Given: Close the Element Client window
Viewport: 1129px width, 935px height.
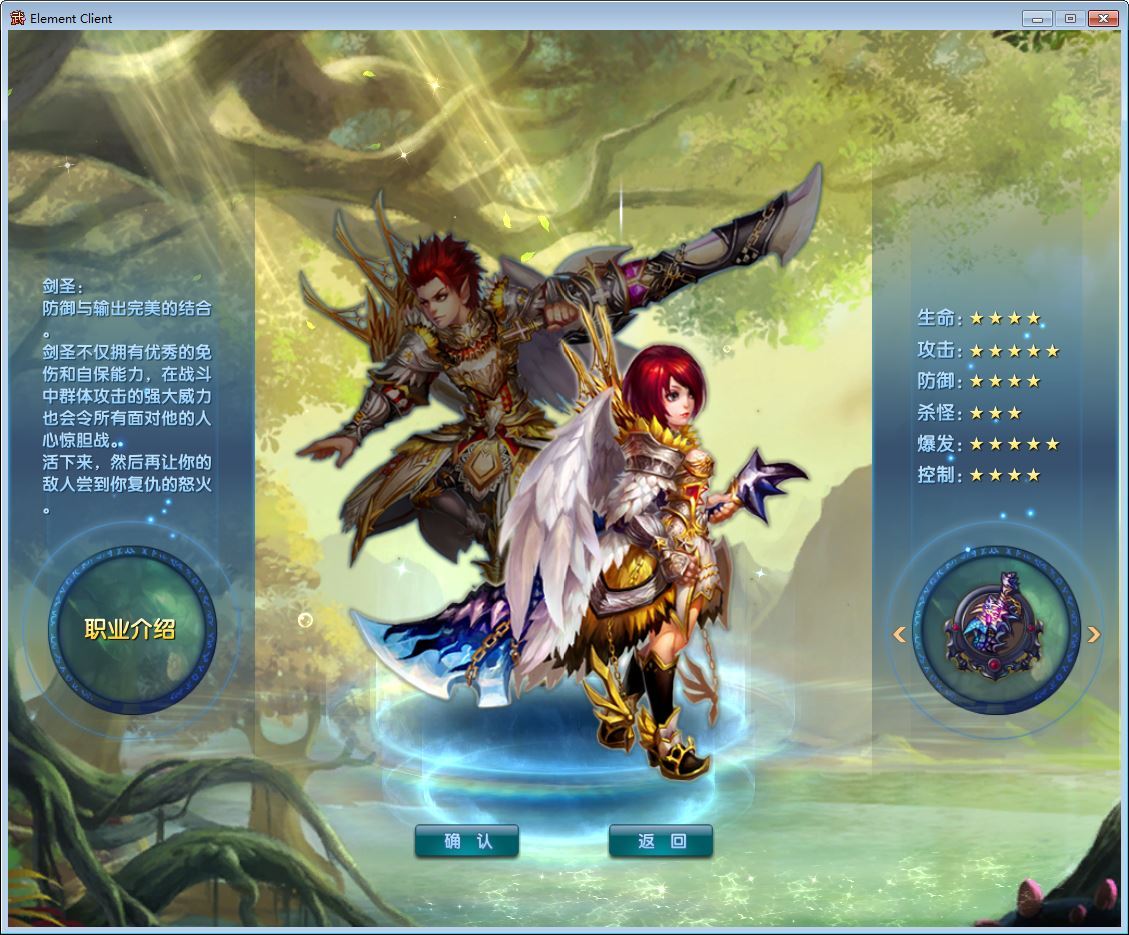Looking at the screenshot, I should (1103, 18).
